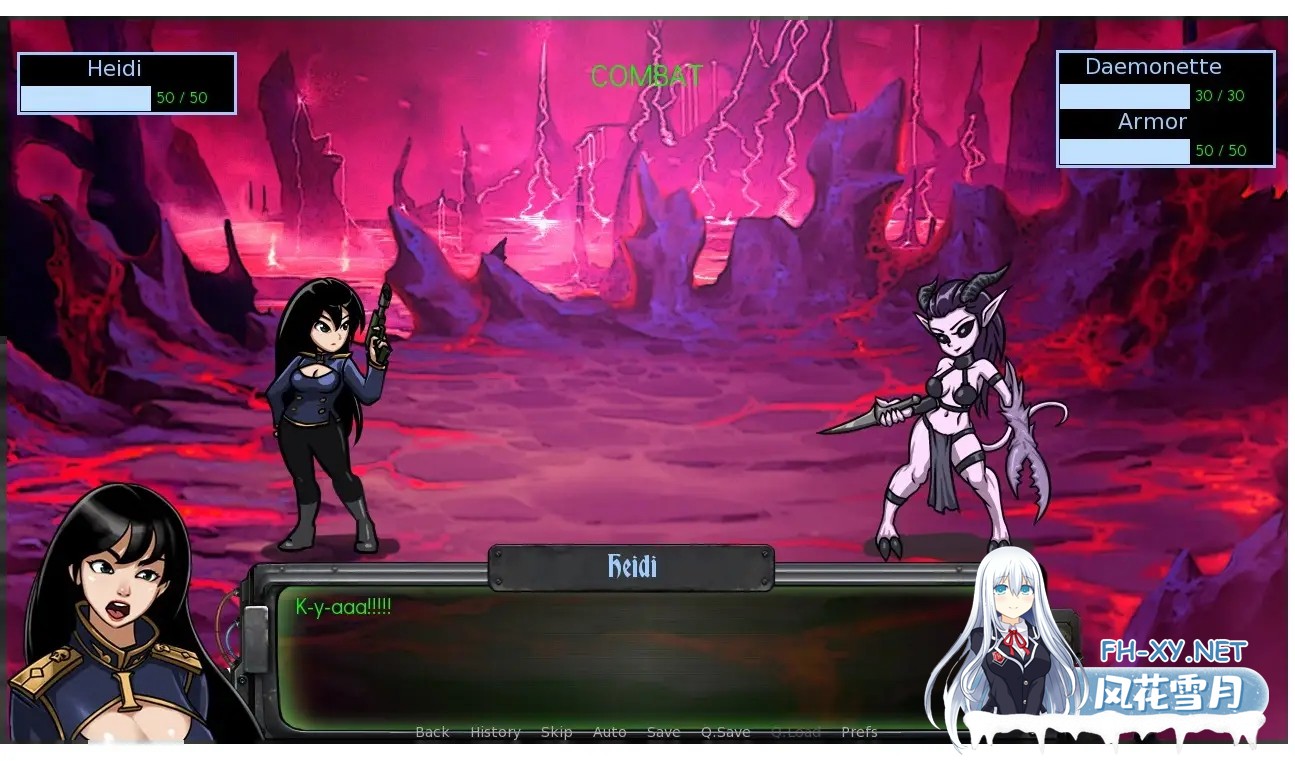Click the Back option in the quick menu
Image resolution: width=1295 pixels, height=761 pixels.
tap(431, 732)
